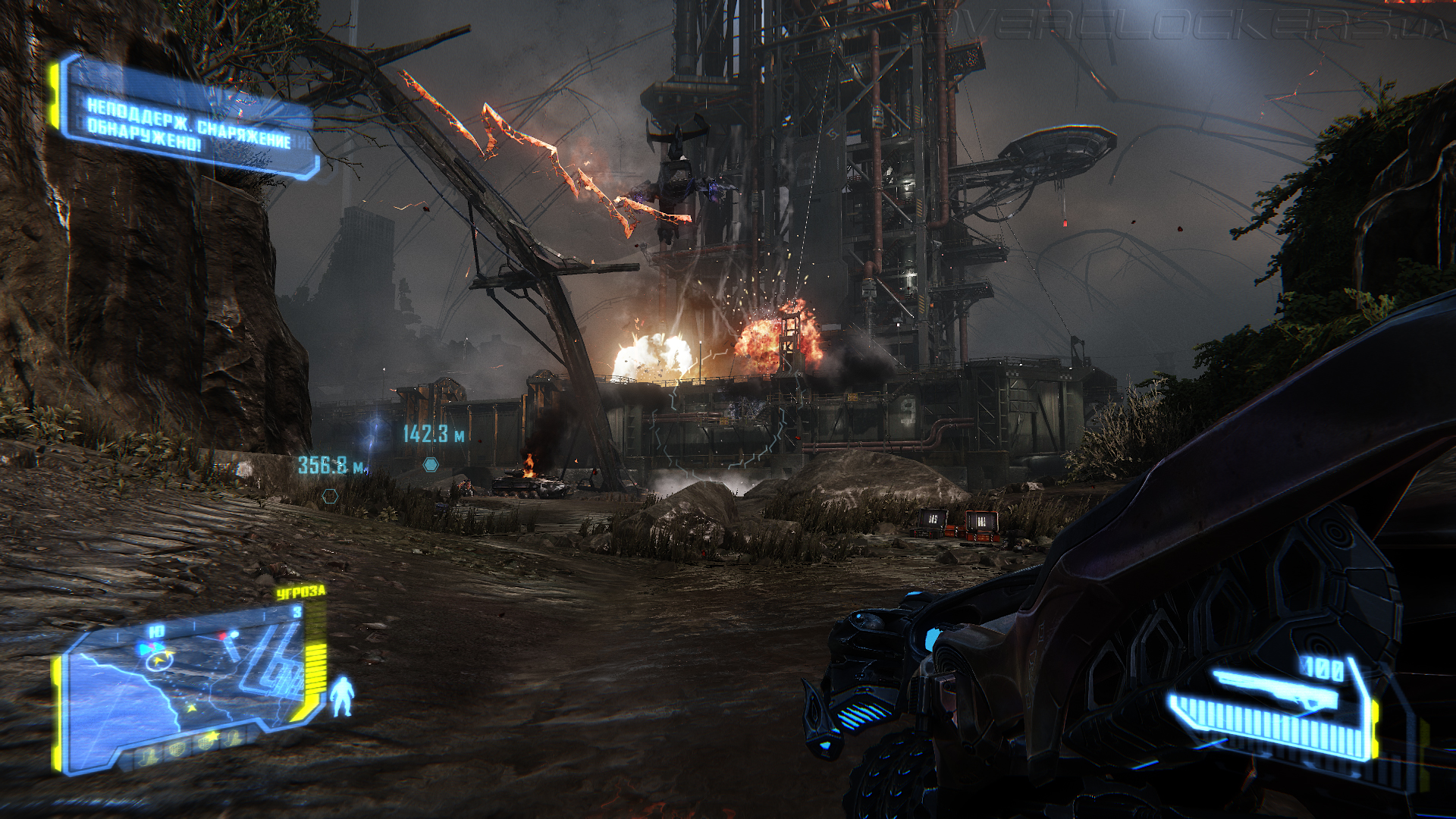Select the red enemy dot on minimap
1456x819 pixels.
[223, 635]
